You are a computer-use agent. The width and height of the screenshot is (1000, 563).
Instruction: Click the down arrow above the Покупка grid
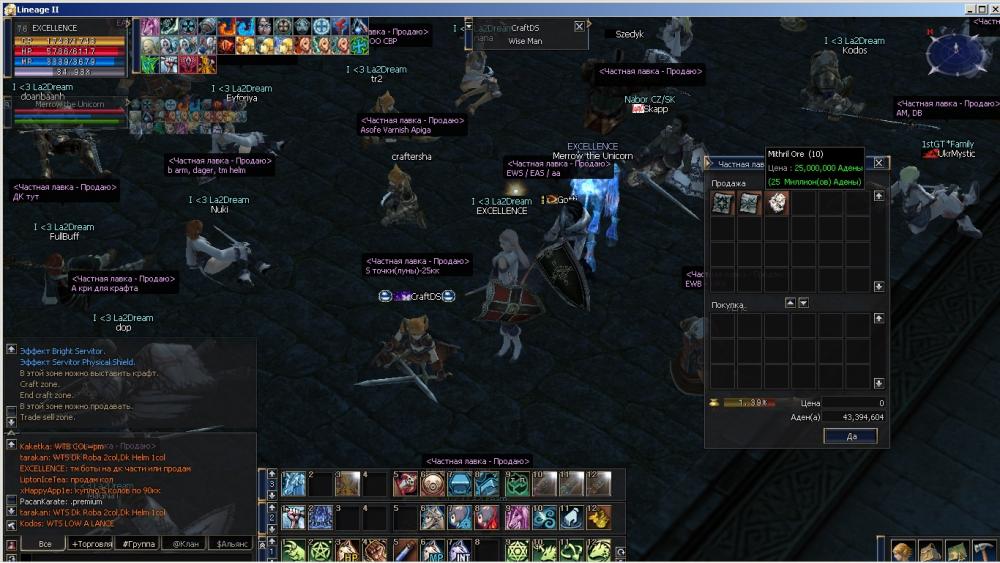click(x=803, y=303)
